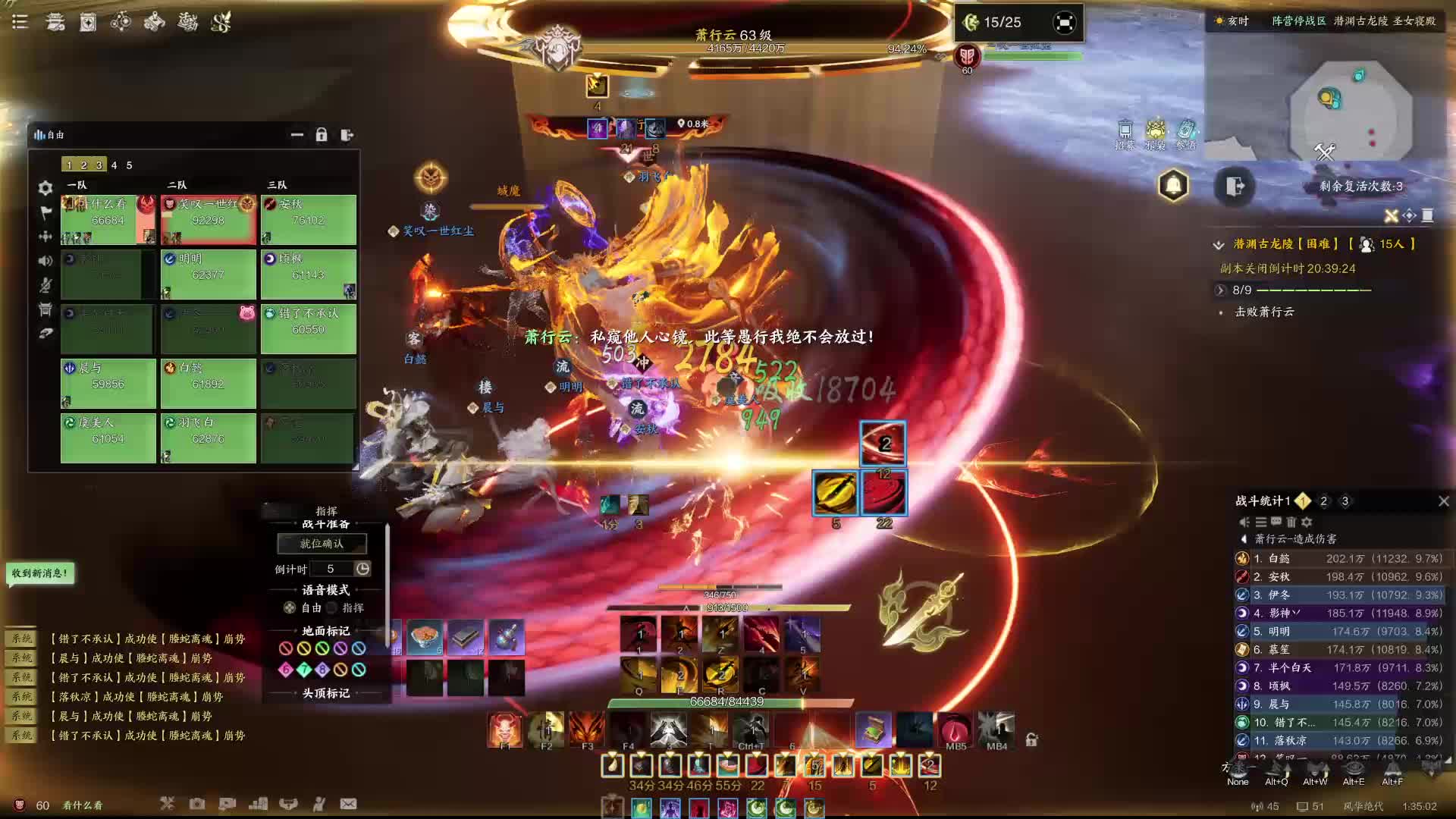Open the yellow bell notification icon
Image resolution: width=1456 pixels, height=819 pixels.
click(1173, 186)
